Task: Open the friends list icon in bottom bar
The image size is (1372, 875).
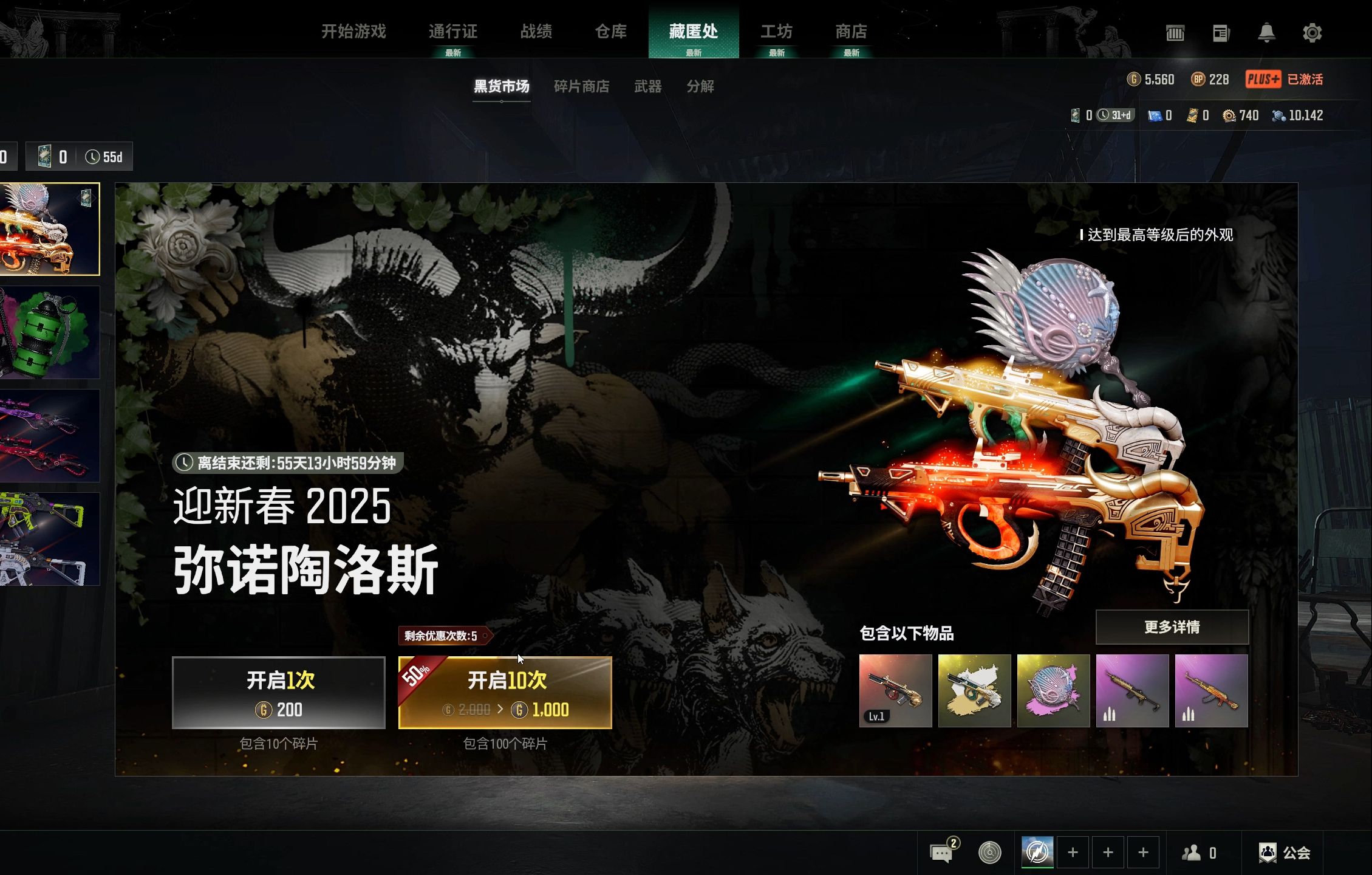Action: tap(1189, 852)
